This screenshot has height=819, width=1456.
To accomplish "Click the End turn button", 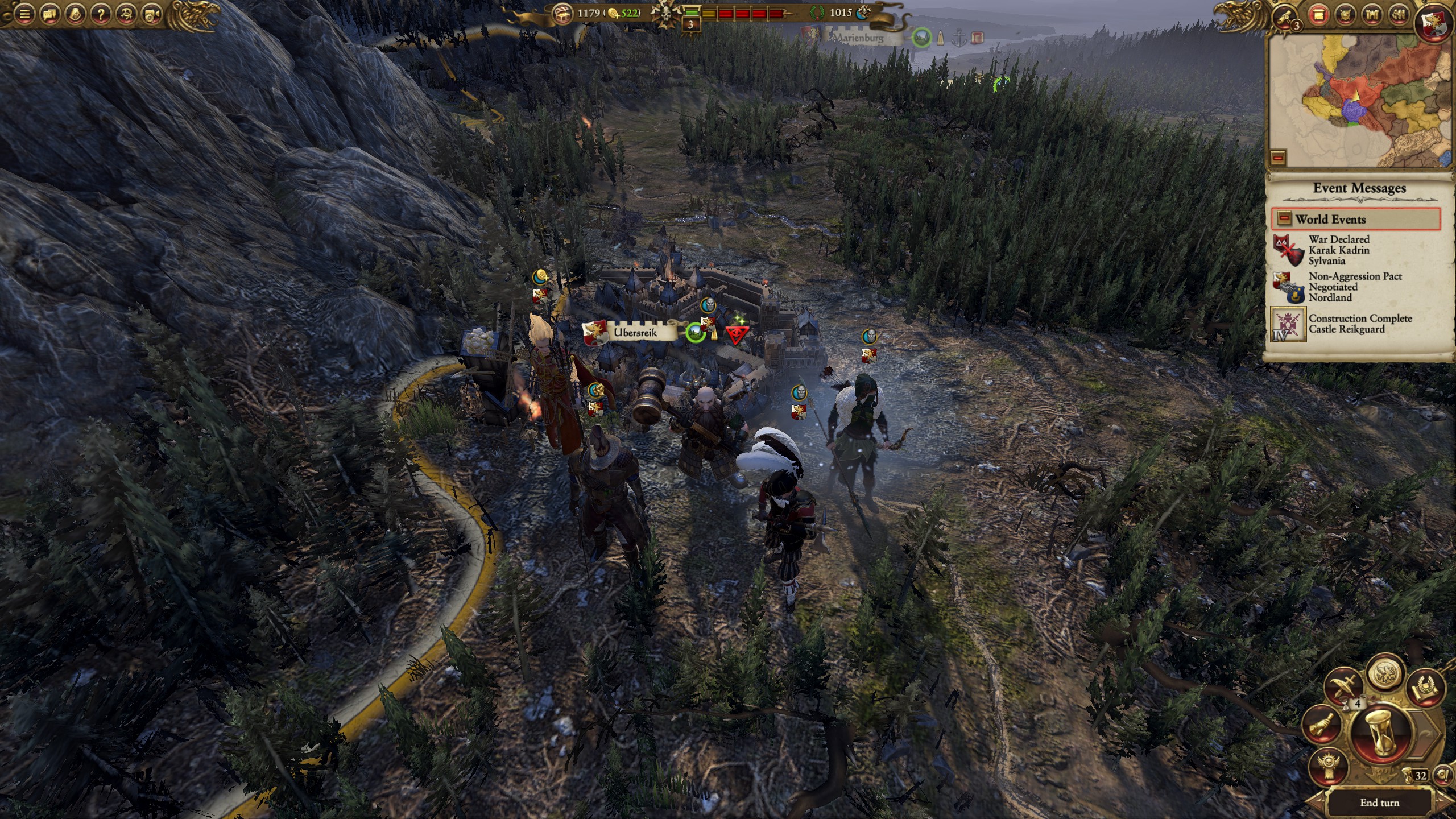I will point(1379,803).
